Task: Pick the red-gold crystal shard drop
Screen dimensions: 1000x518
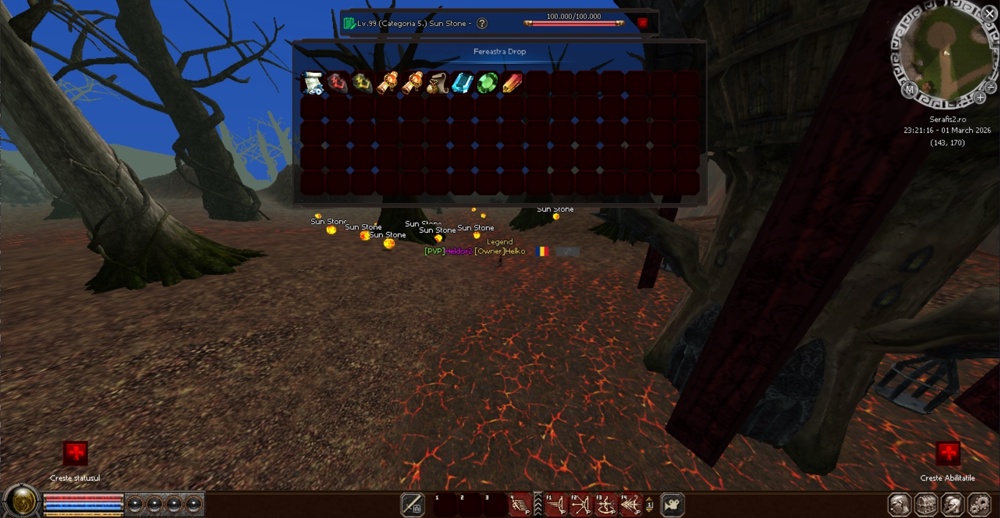Action: (x=512, y=83)
